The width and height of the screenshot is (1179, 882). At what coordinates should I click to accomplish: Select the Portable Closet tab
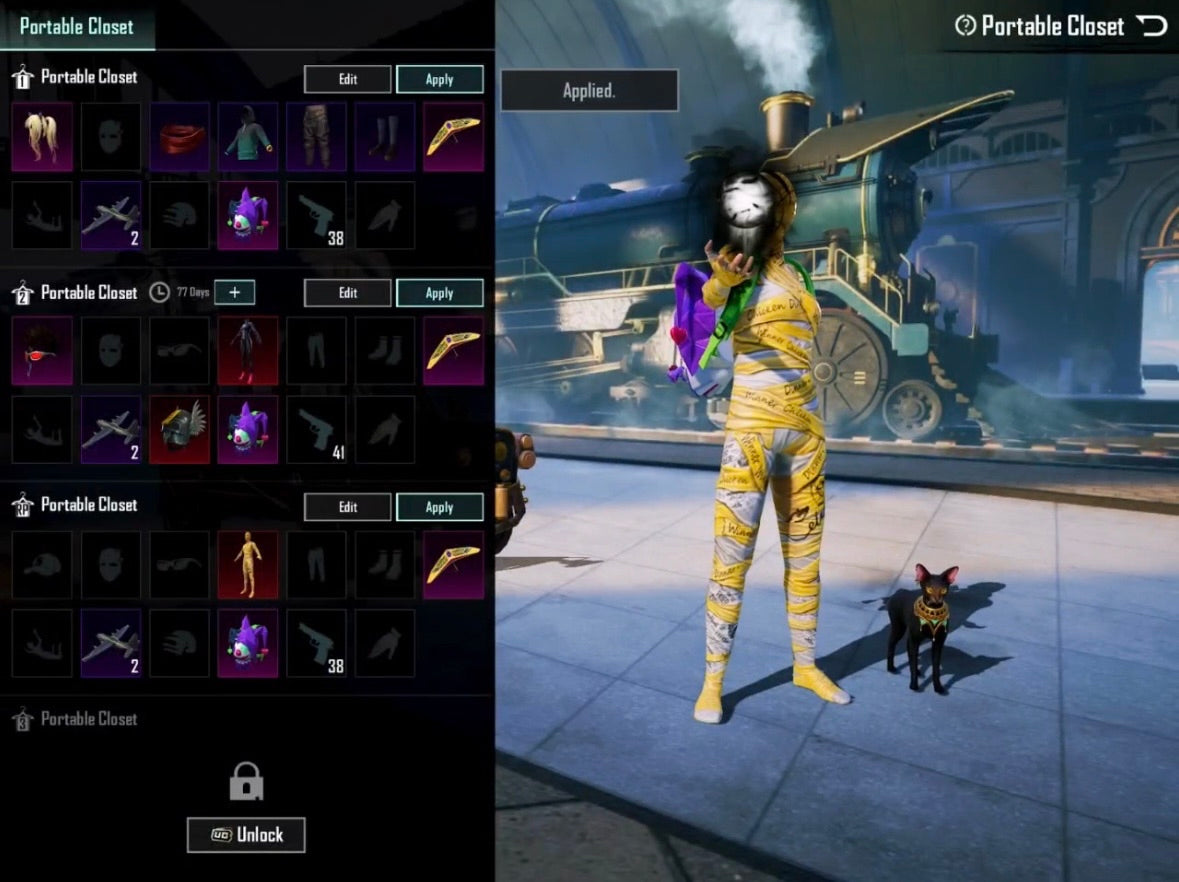coord(76,26)
